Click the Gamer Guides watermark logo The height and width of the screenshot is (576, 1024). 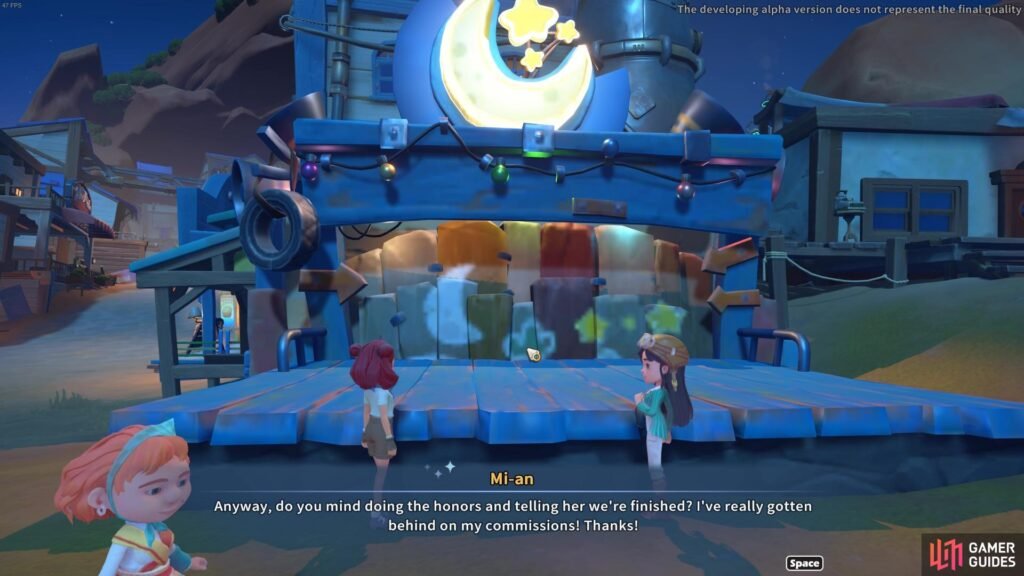pos(971,553)
